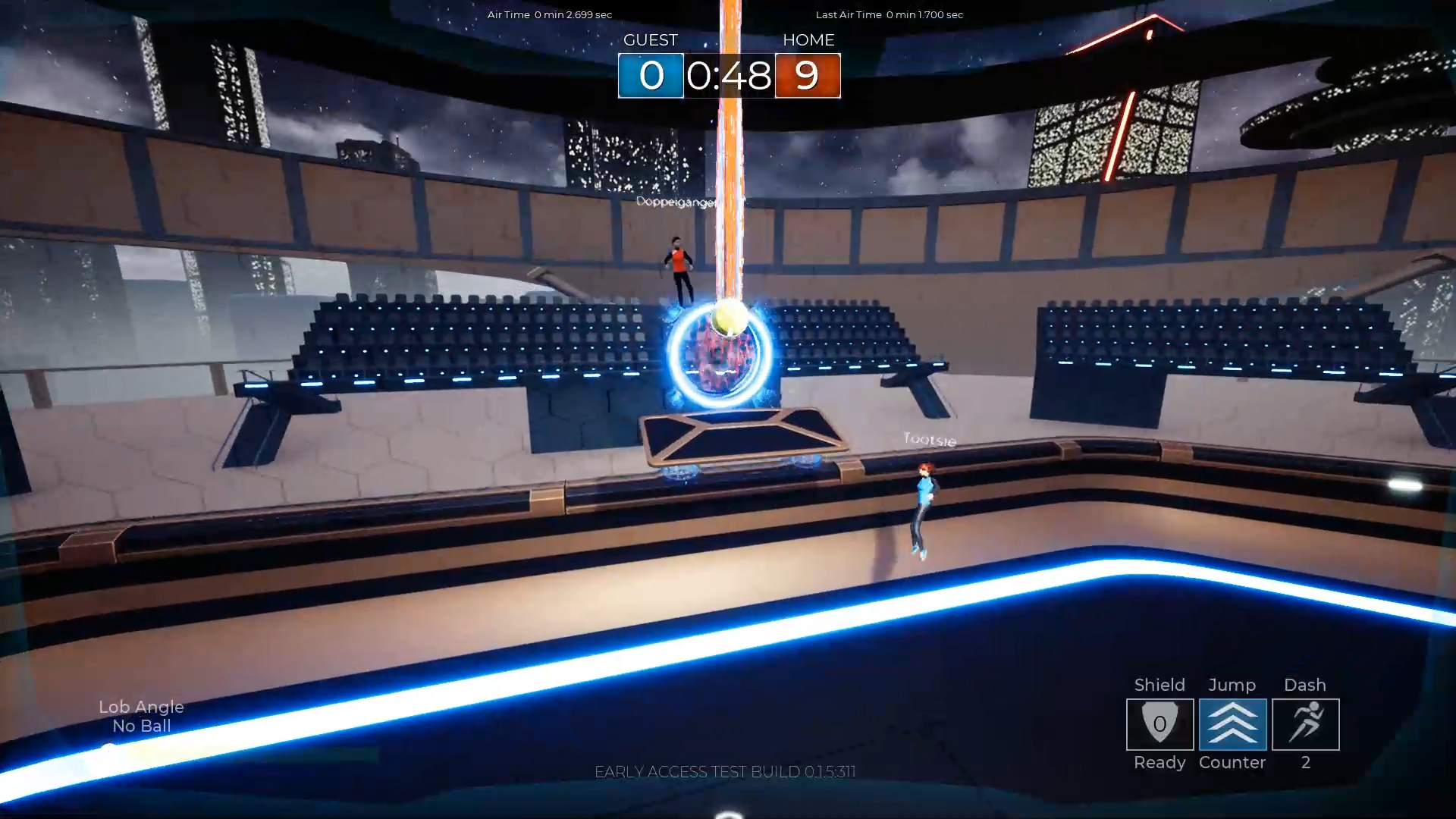Click the GUEST score box

point(651,76)
